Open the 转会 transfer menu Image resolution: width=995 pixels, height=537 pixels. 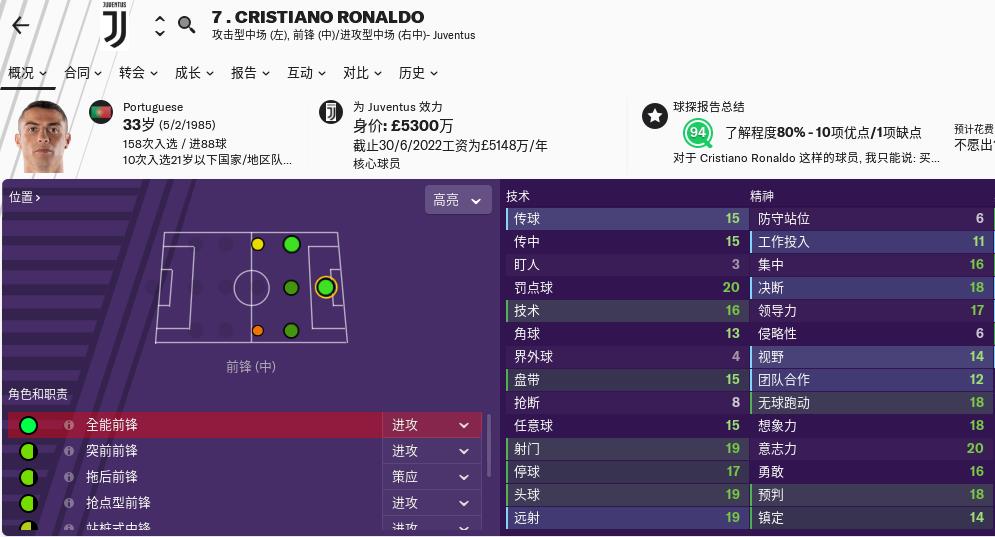pos(139,73)
